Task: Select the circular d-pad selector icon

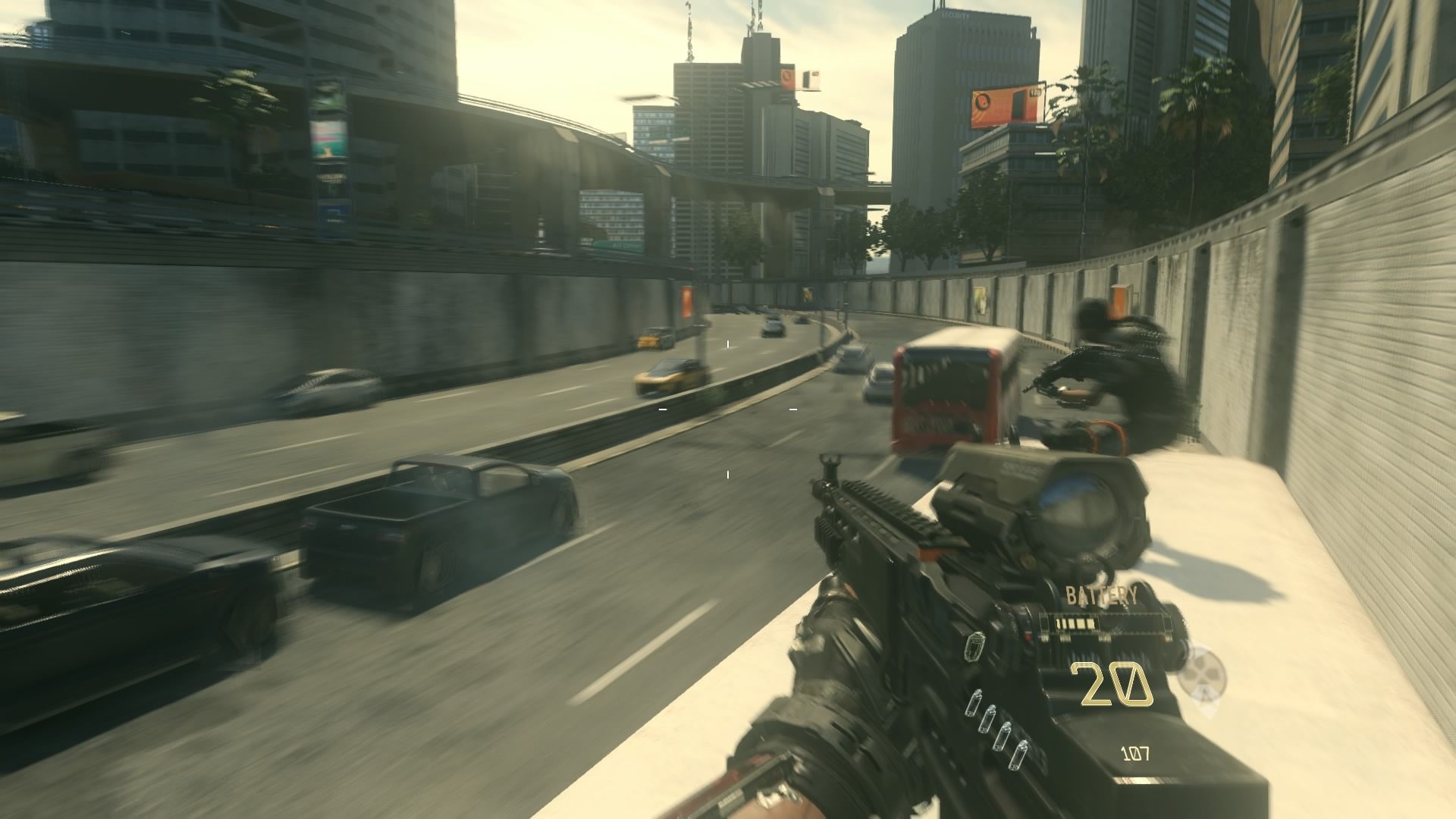Action: (x=1202, y=670)
